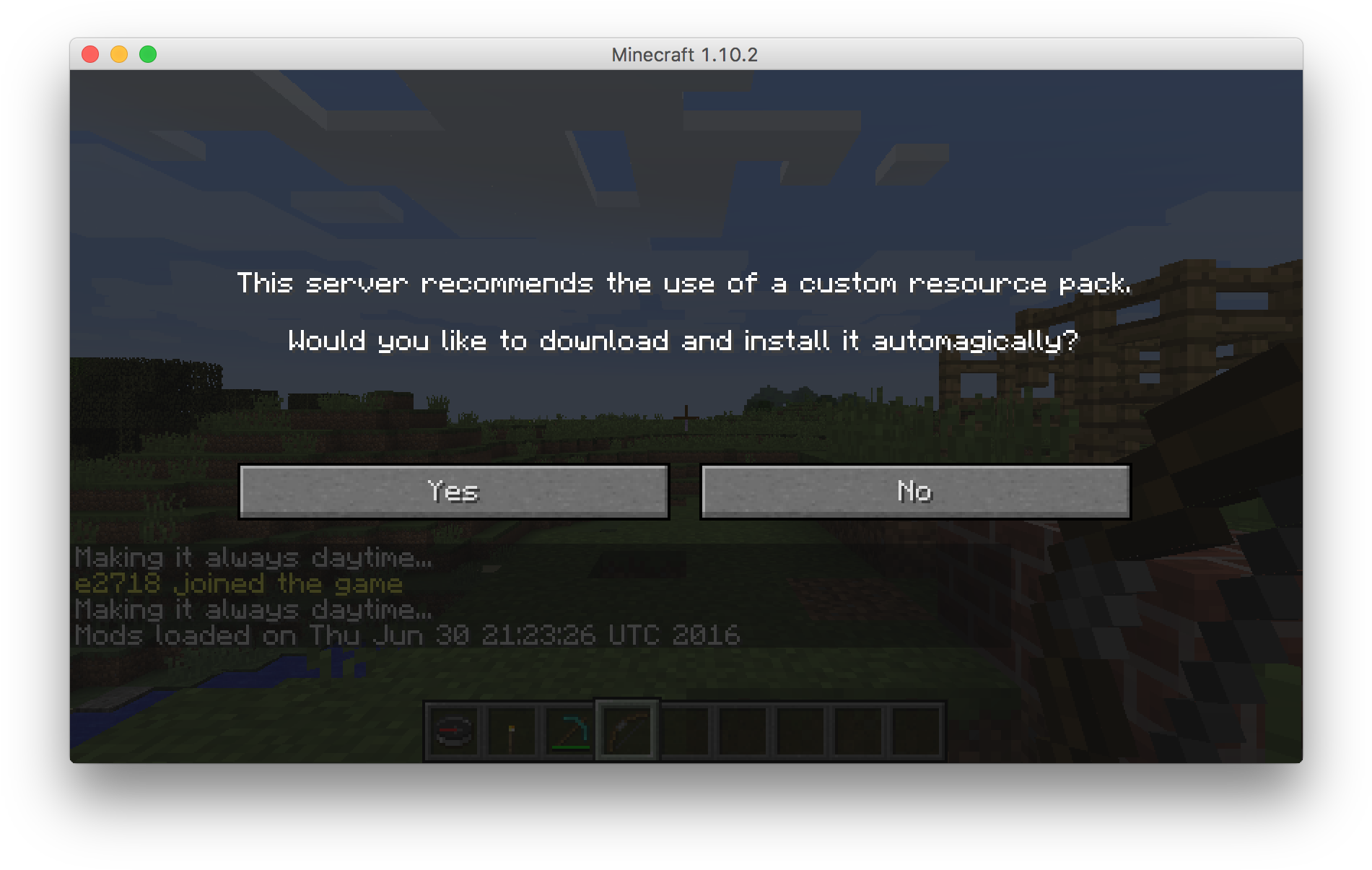This screenshot has width=1372, height=870.
Task: Click the Minecraft 1.10.2 title bar text
Action: coord(684,54)
